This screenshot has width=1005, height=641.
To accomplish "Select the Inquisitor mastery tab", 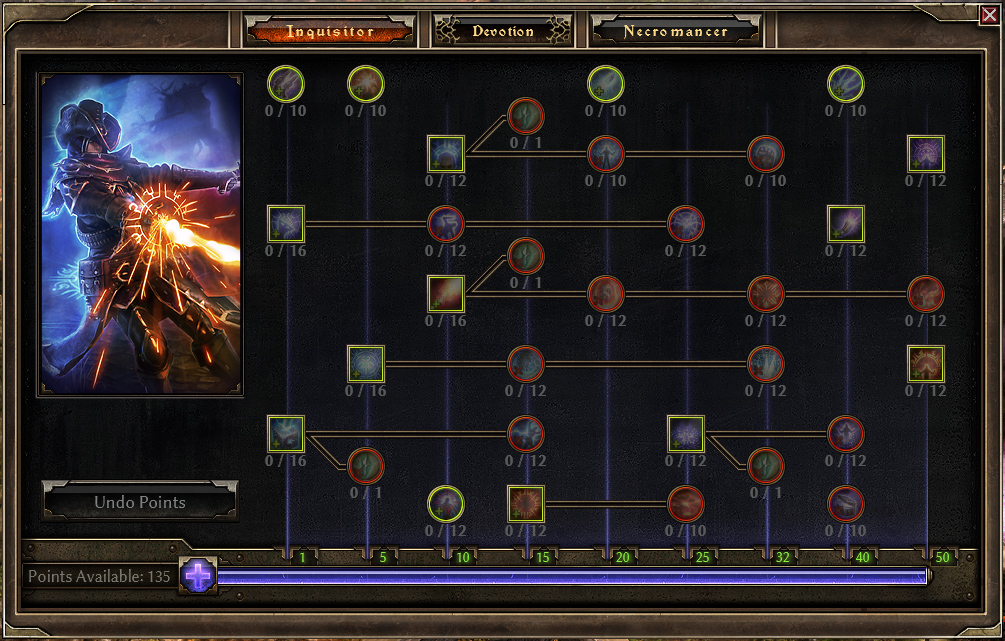I will point(330,31).
